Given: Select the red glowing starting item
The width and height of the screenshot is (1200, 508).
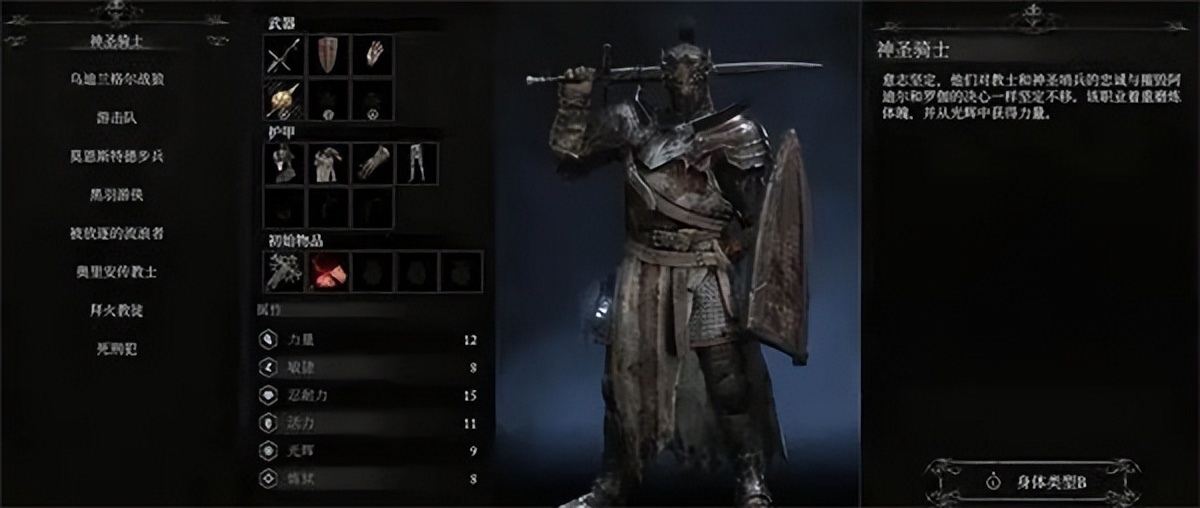Looking at the screenshot, I should [327, 271].
